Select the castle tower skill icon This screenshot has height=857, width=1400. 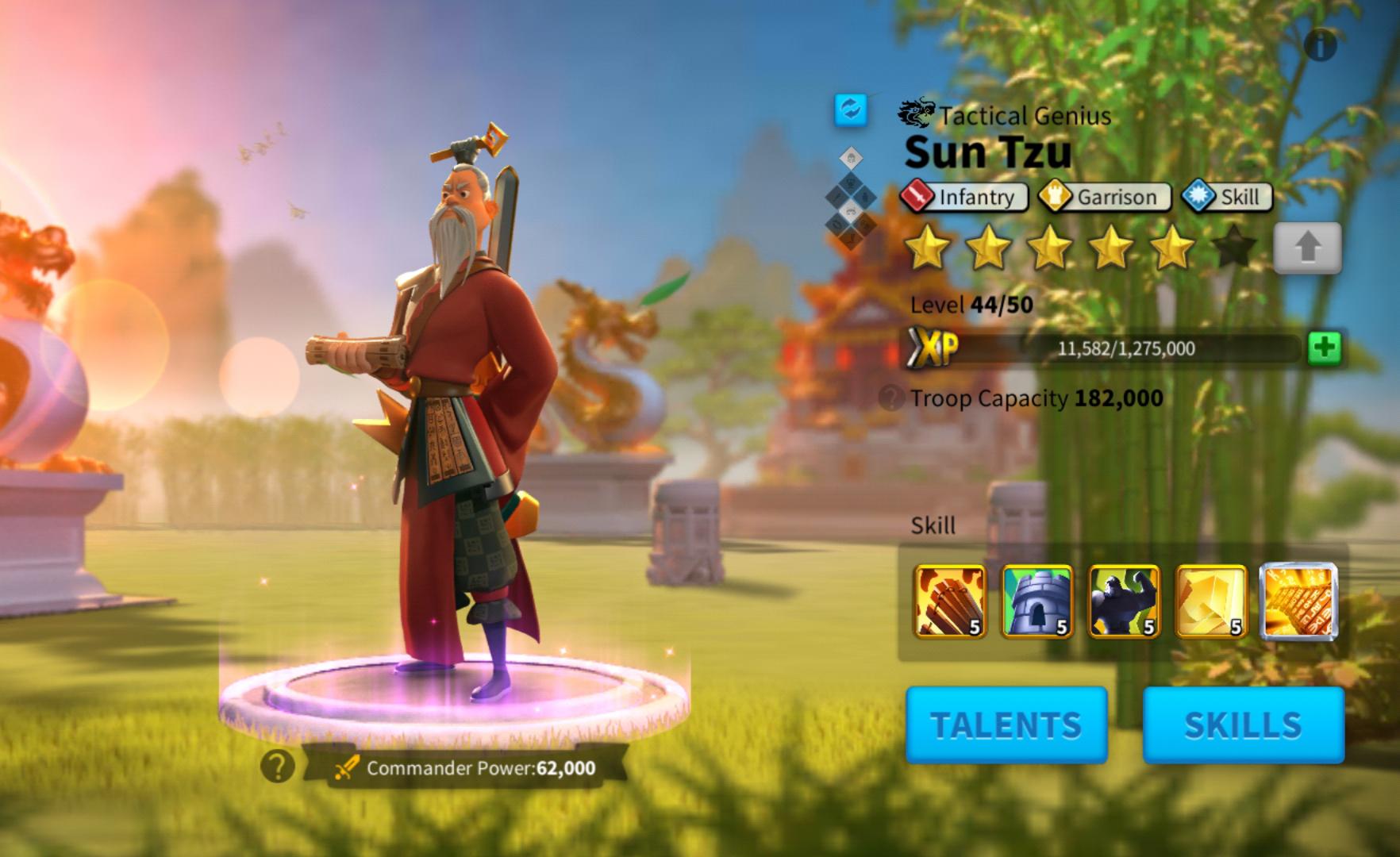[x=1037, y=601]
